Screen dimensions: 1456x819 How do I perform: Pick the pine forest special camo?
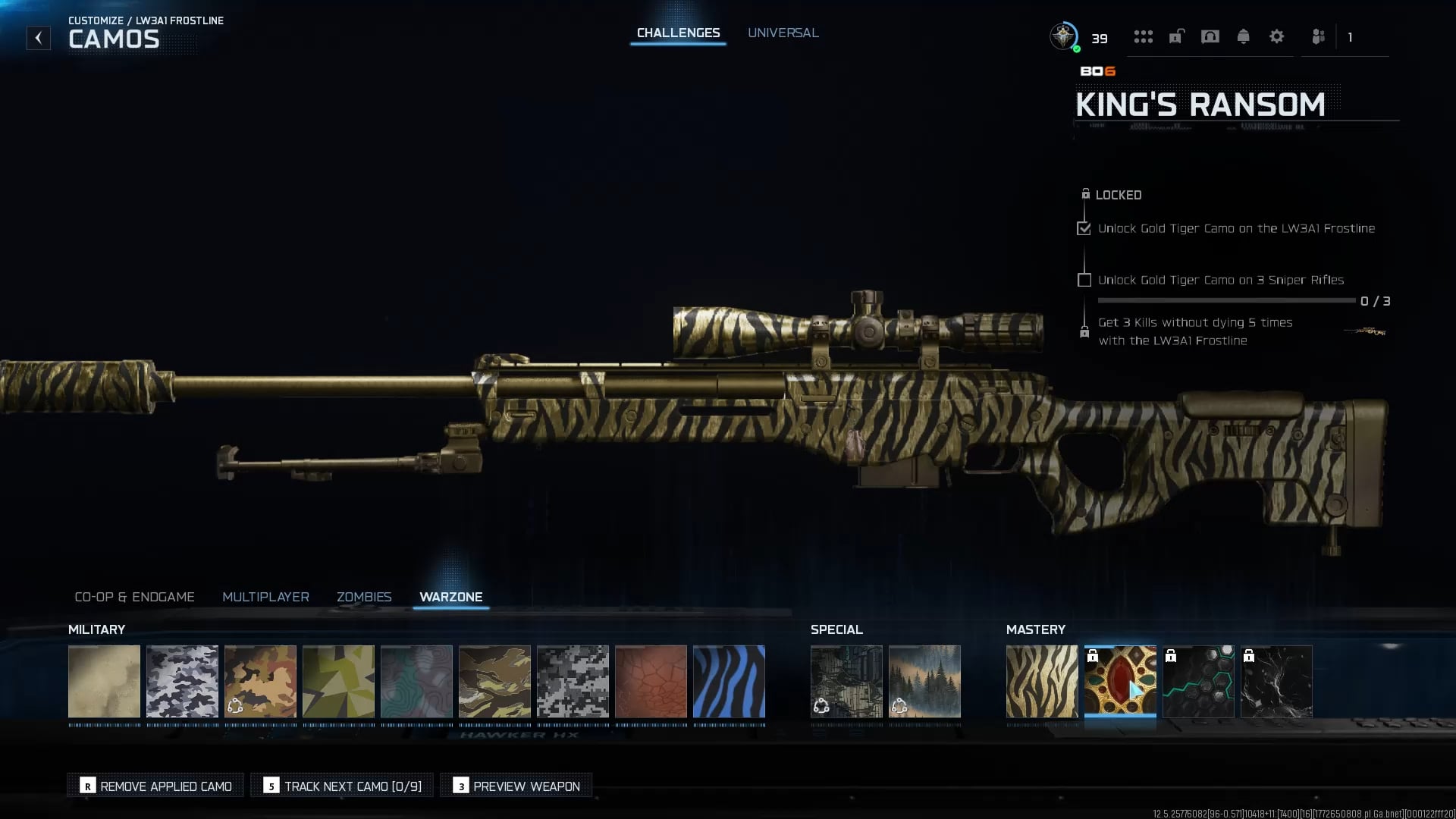coord(924,681)
